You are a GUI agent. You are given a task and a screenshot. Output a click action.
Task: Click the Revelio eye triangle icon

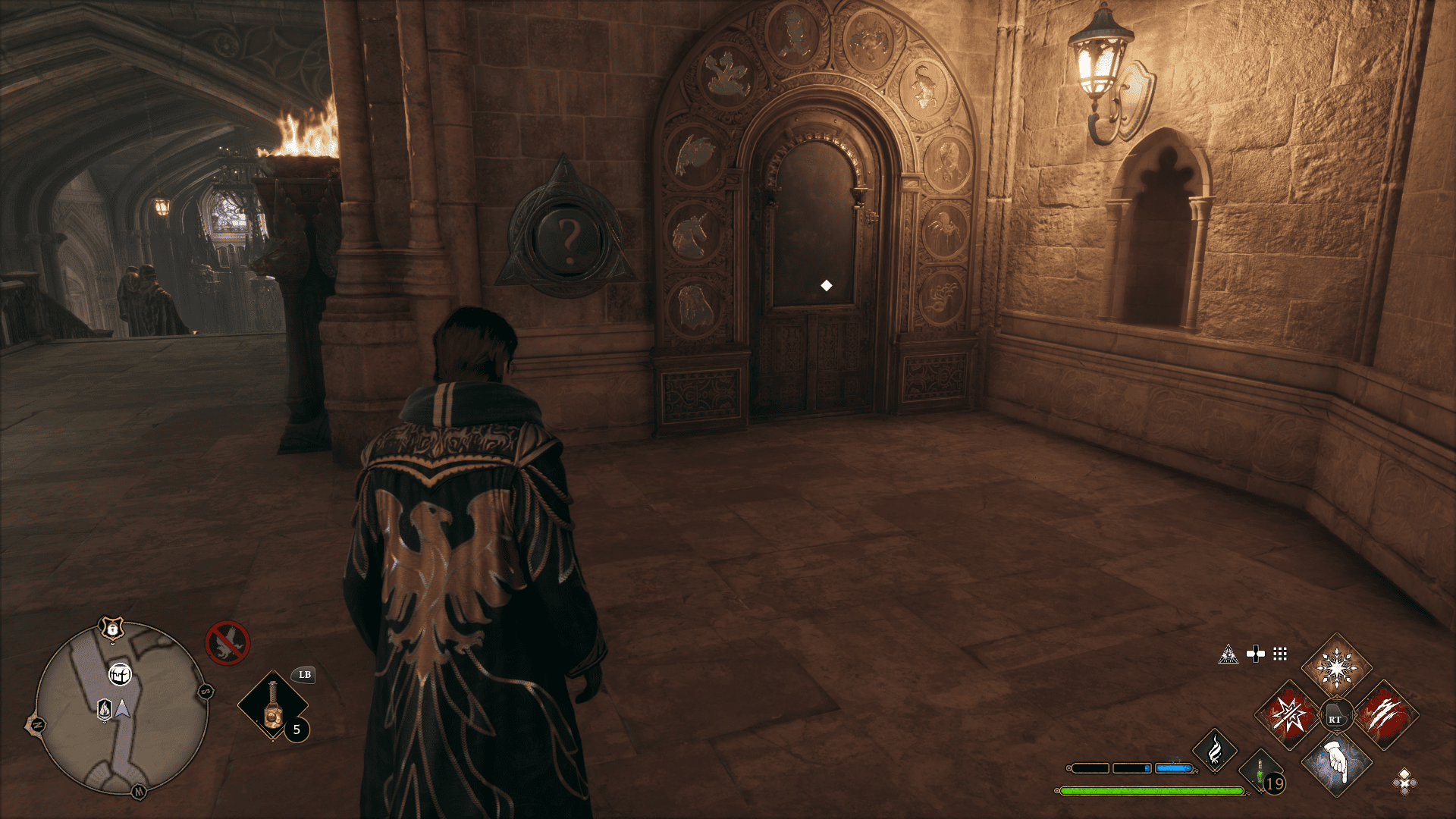click(x=1228, y=654)
